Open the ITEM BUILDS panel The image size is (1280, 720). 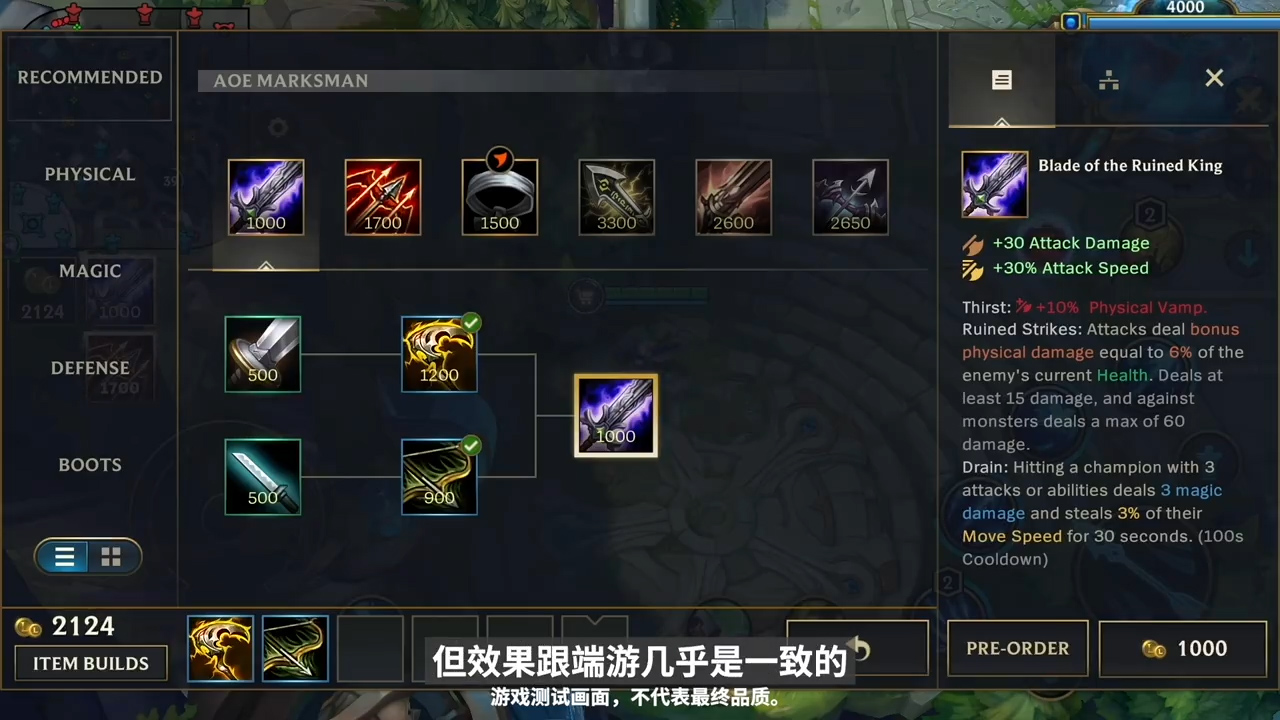pyautogui.click(x=90, y=663)
